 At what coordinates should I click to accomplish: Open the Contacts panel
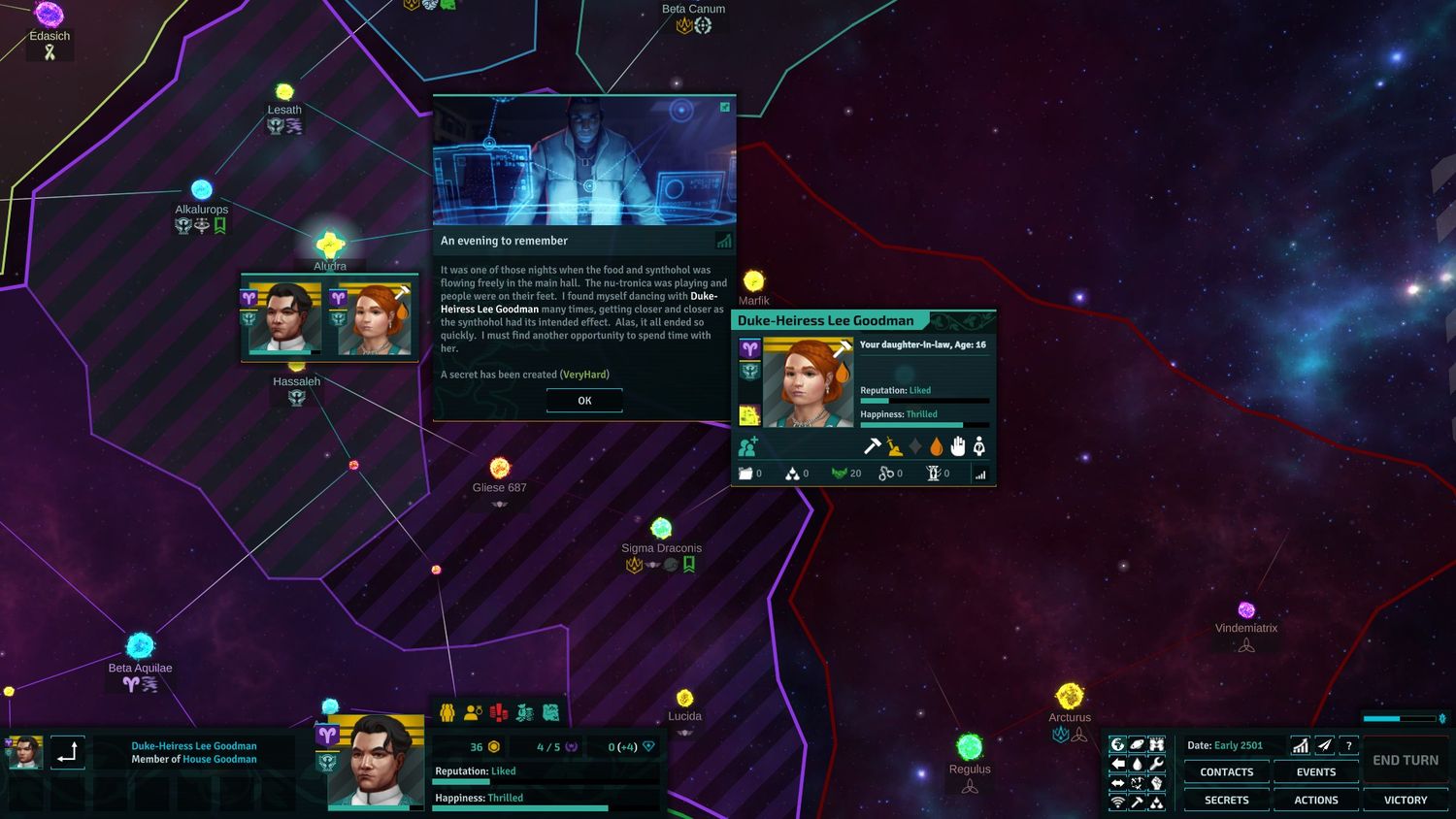tap(1226, 772)
